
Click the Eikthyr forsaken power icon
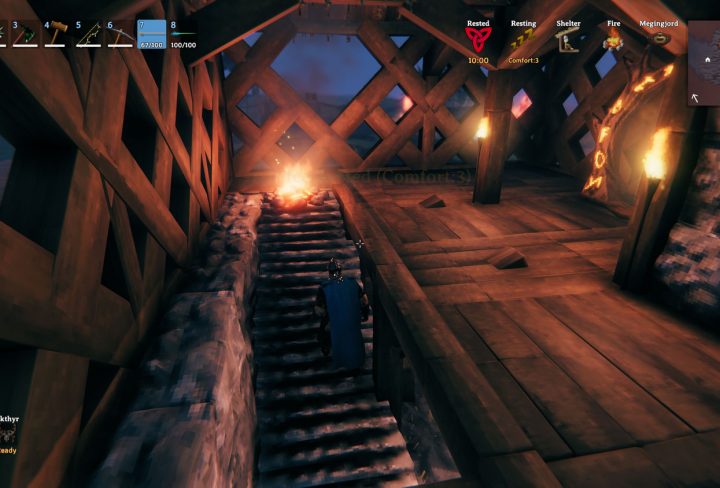[8, 433]
